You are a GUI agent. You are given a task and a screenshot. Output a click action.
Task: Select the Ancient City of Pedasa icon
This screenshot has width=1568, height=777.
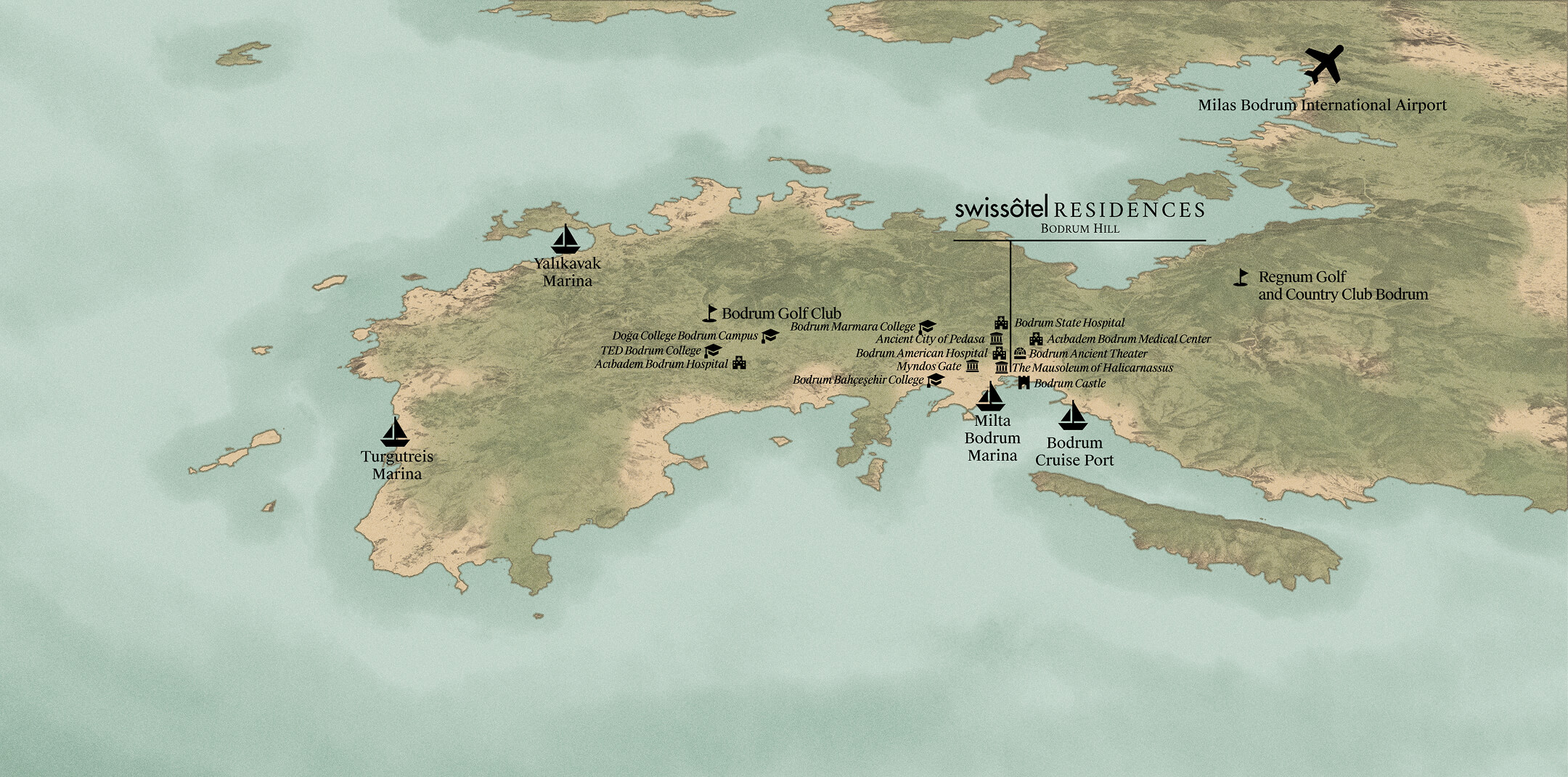tap(996, 339)
